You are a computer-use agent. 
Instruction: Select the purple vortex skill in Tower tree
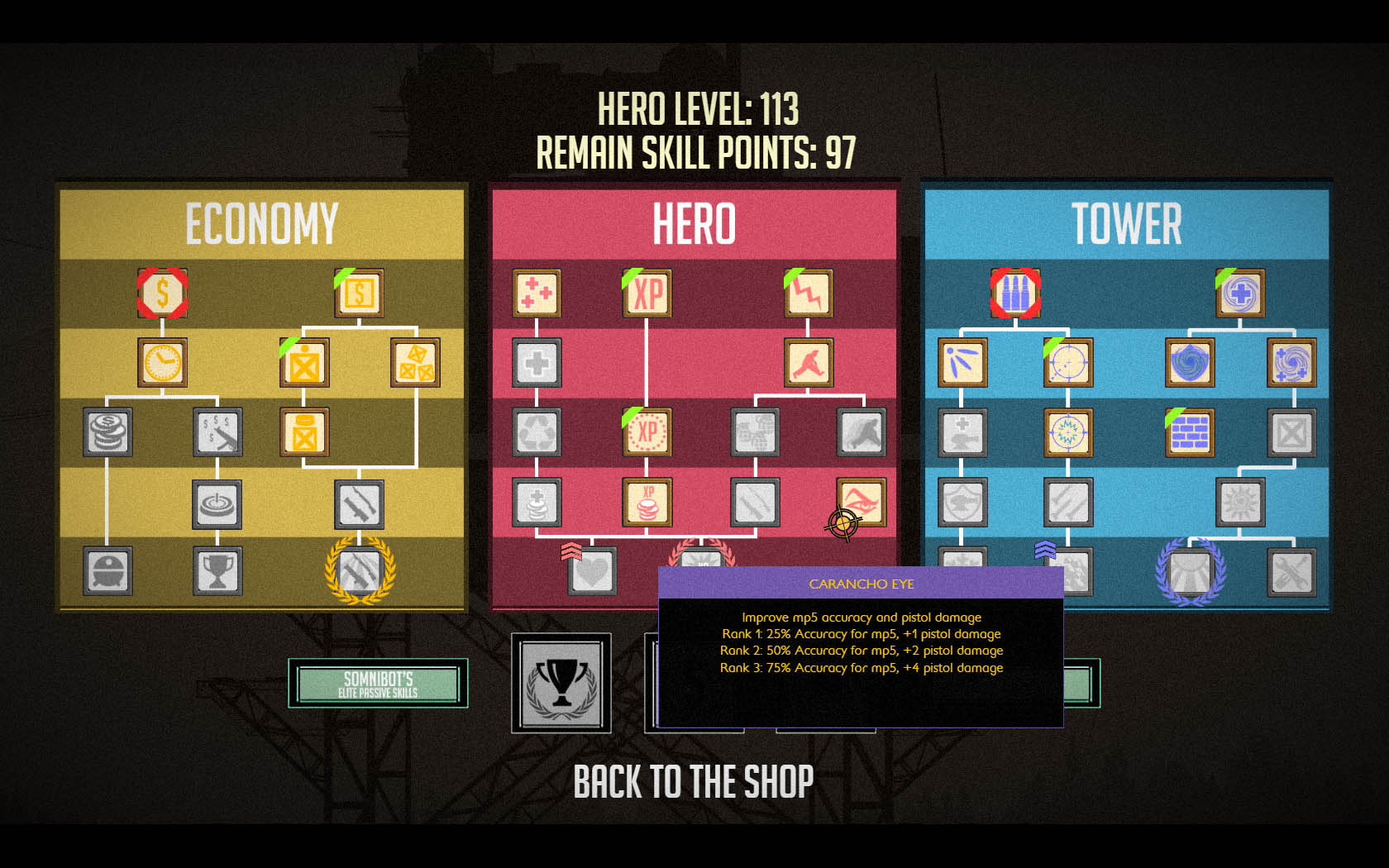pos(1189,361)
